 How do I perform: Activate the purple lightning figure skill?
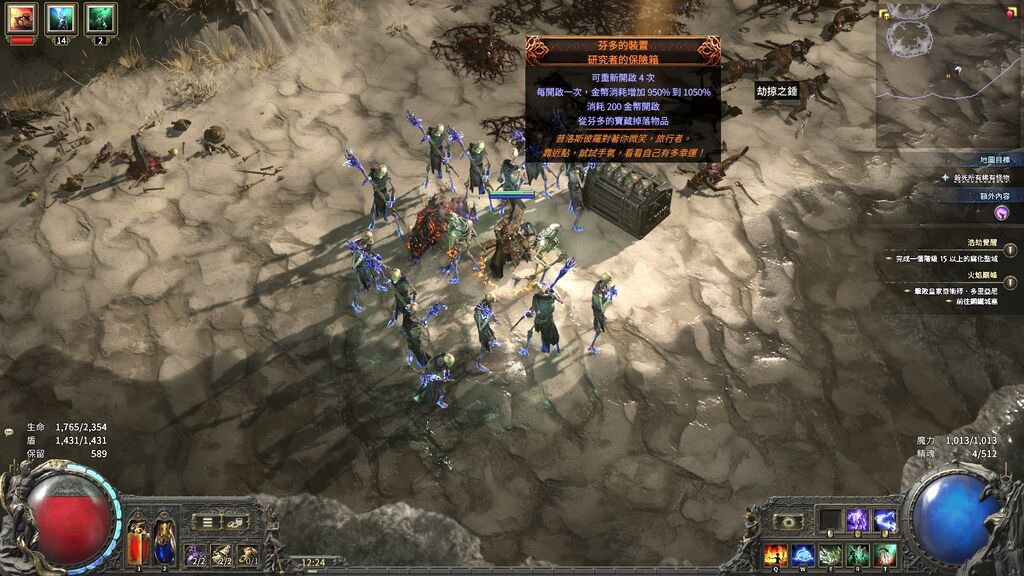click(858, 520)
